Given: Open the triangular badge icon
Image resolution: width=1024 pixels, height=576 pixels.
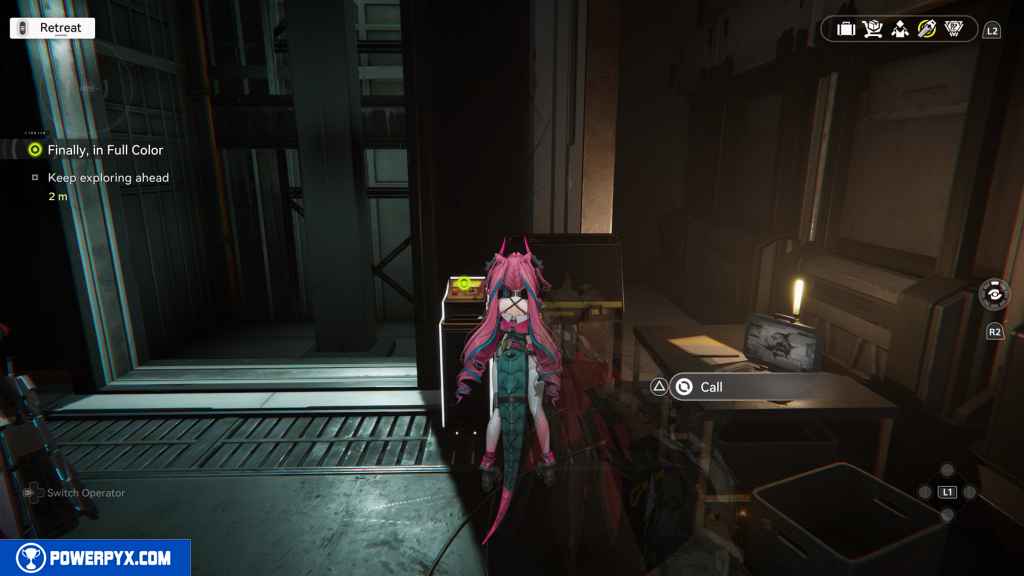Looking at the screenshot, I should point(953,29).
